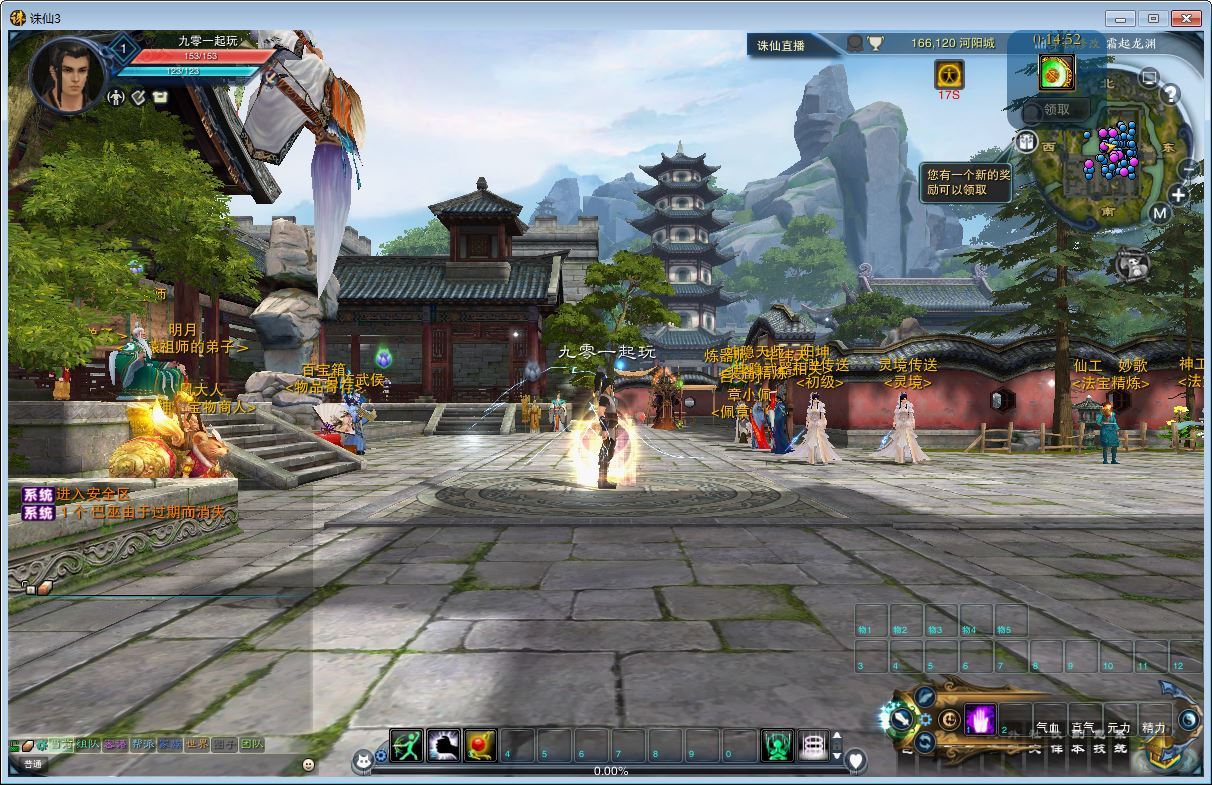Screen dimensions: 1212x785
Task: Use the white beast silhouette skill
Action: point(443,746)
